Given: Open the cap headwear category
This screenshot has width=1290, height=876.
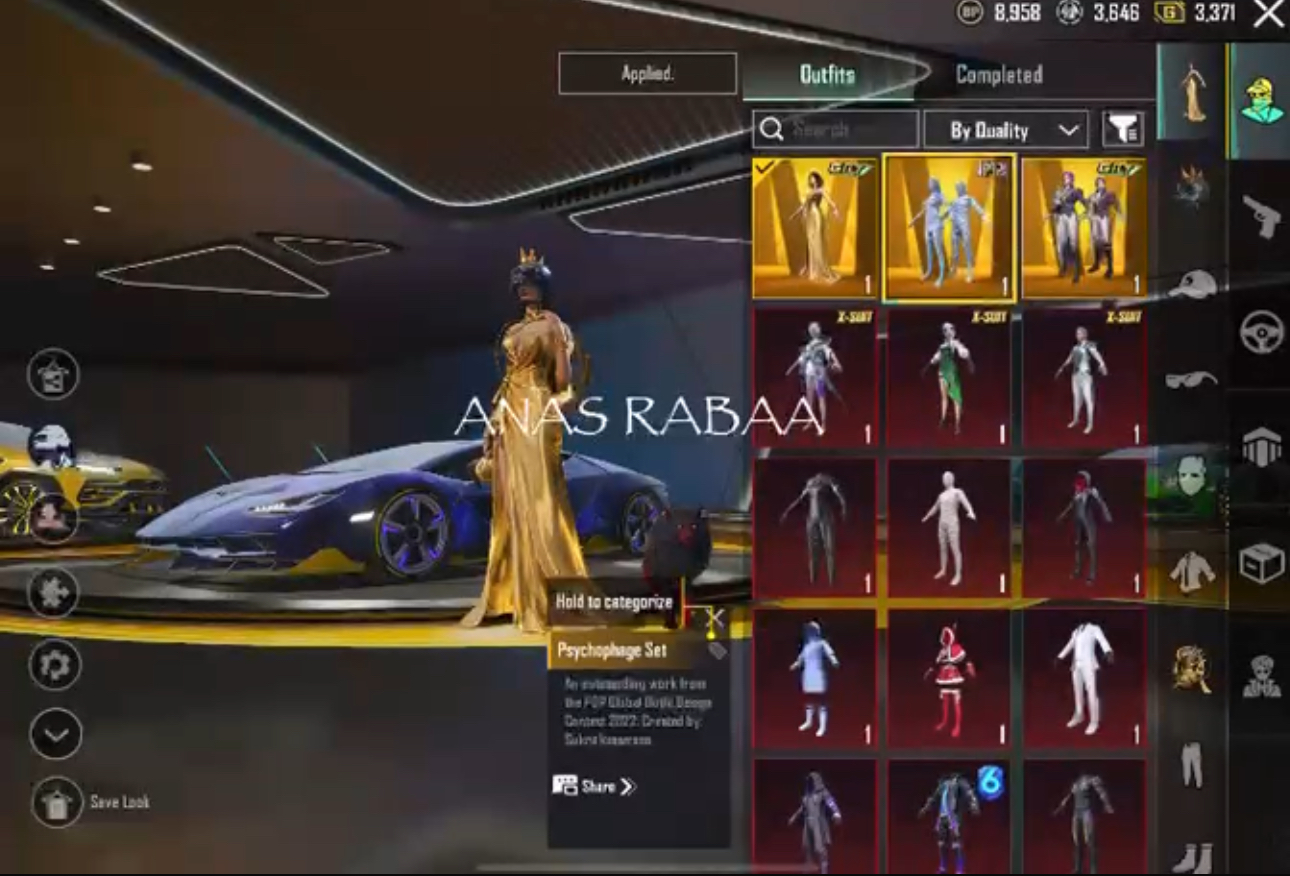Looking at the screenshot, I should click(x=1191, y=284).
